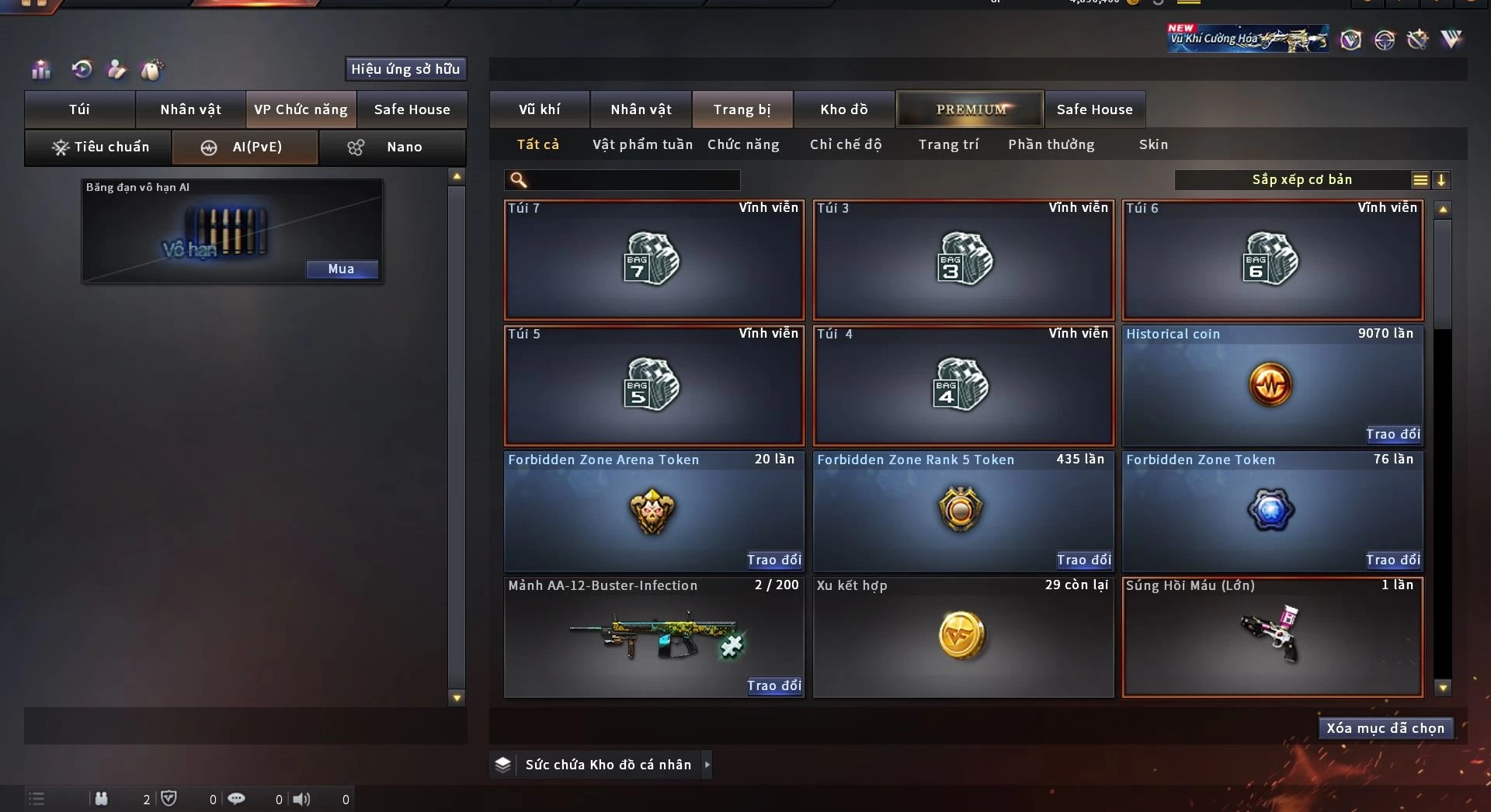The width and height of the screenshot is (1491, 812).
Task: Open the Hiệu ứng sở hữu panel
Action: 405,69
